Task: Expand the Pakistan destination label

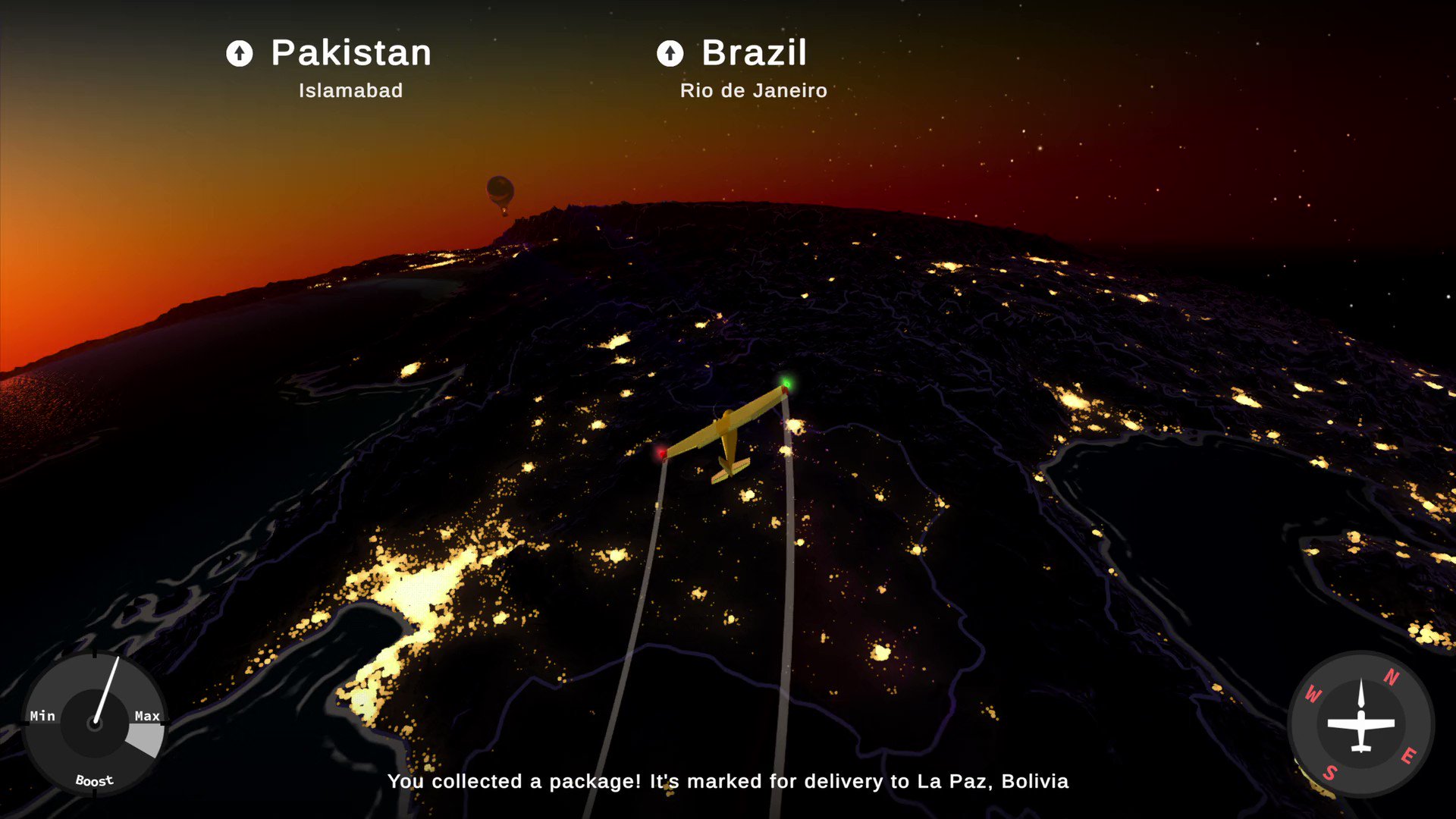Action: 350,53
